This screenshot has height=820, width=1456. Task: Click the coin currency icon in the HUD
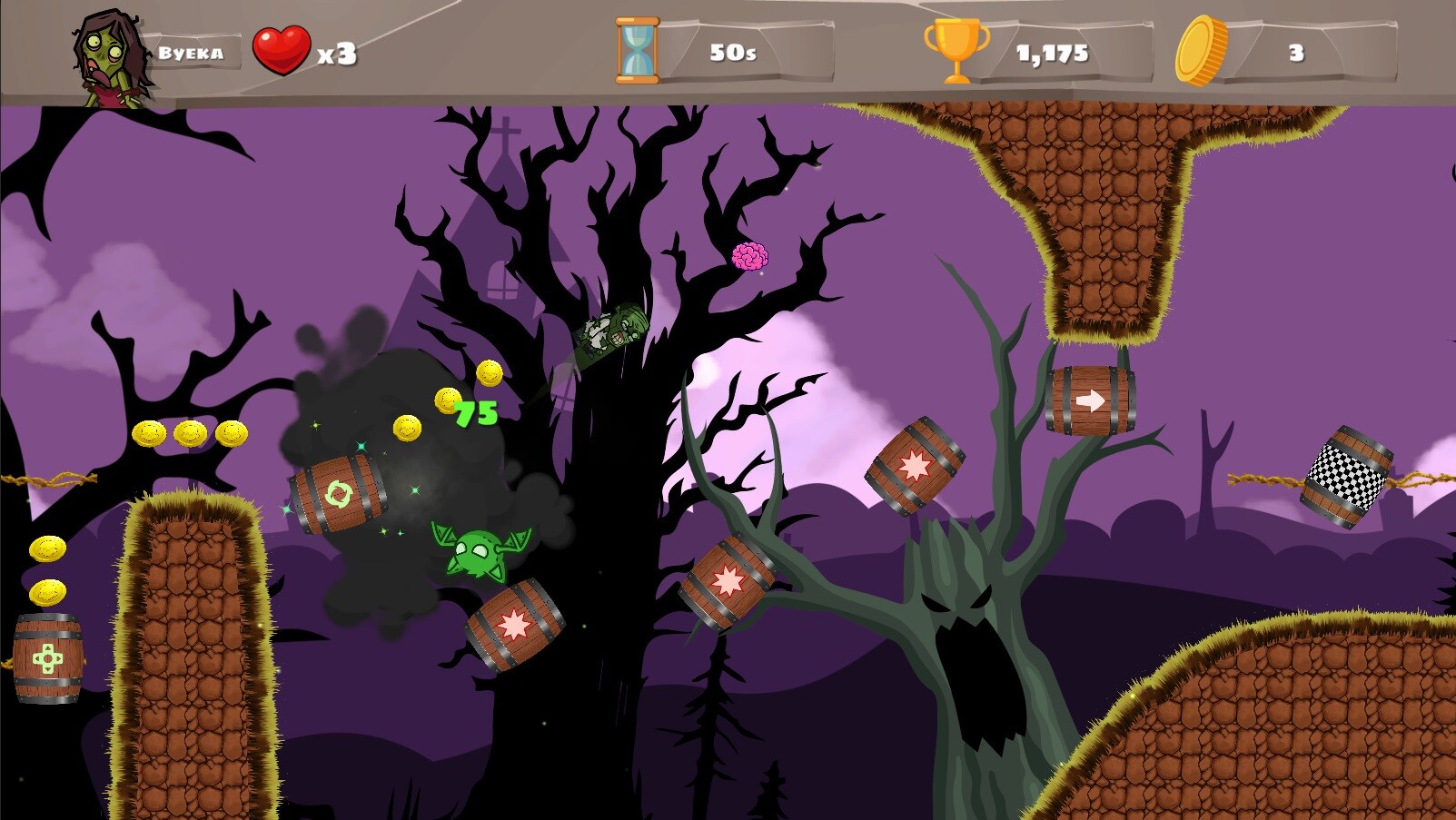[x=1201, y=52]
